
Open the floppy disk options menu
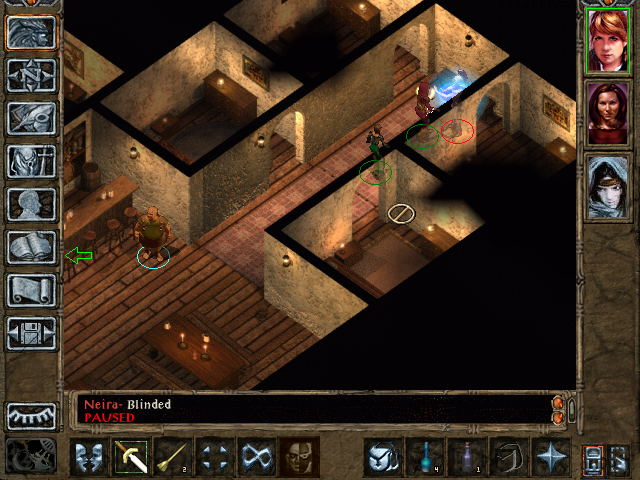point(32,333)
